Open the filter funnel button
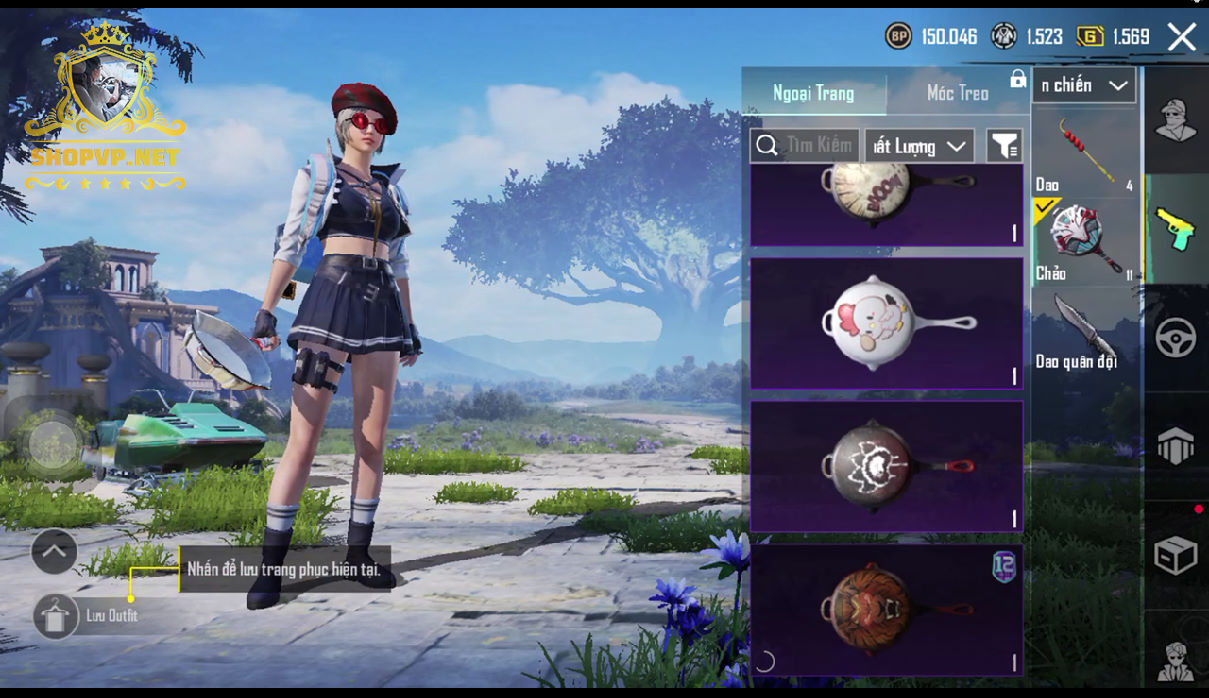Image resolution: width=1209 pixels, height=698 pixels. (1004, 146)
